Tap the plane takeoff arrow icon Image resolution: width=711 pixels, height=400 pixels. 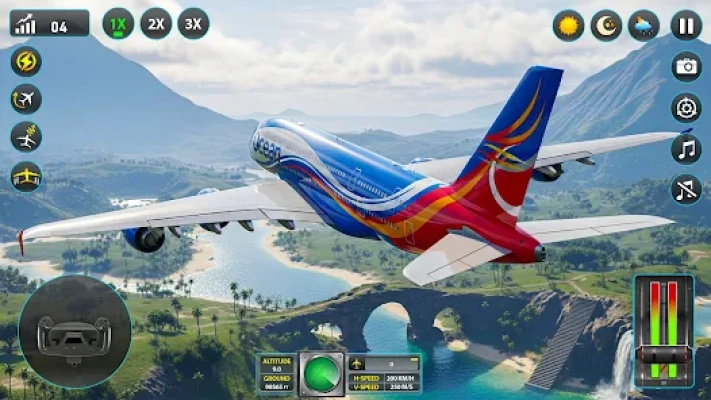click(x=26, y=99)
